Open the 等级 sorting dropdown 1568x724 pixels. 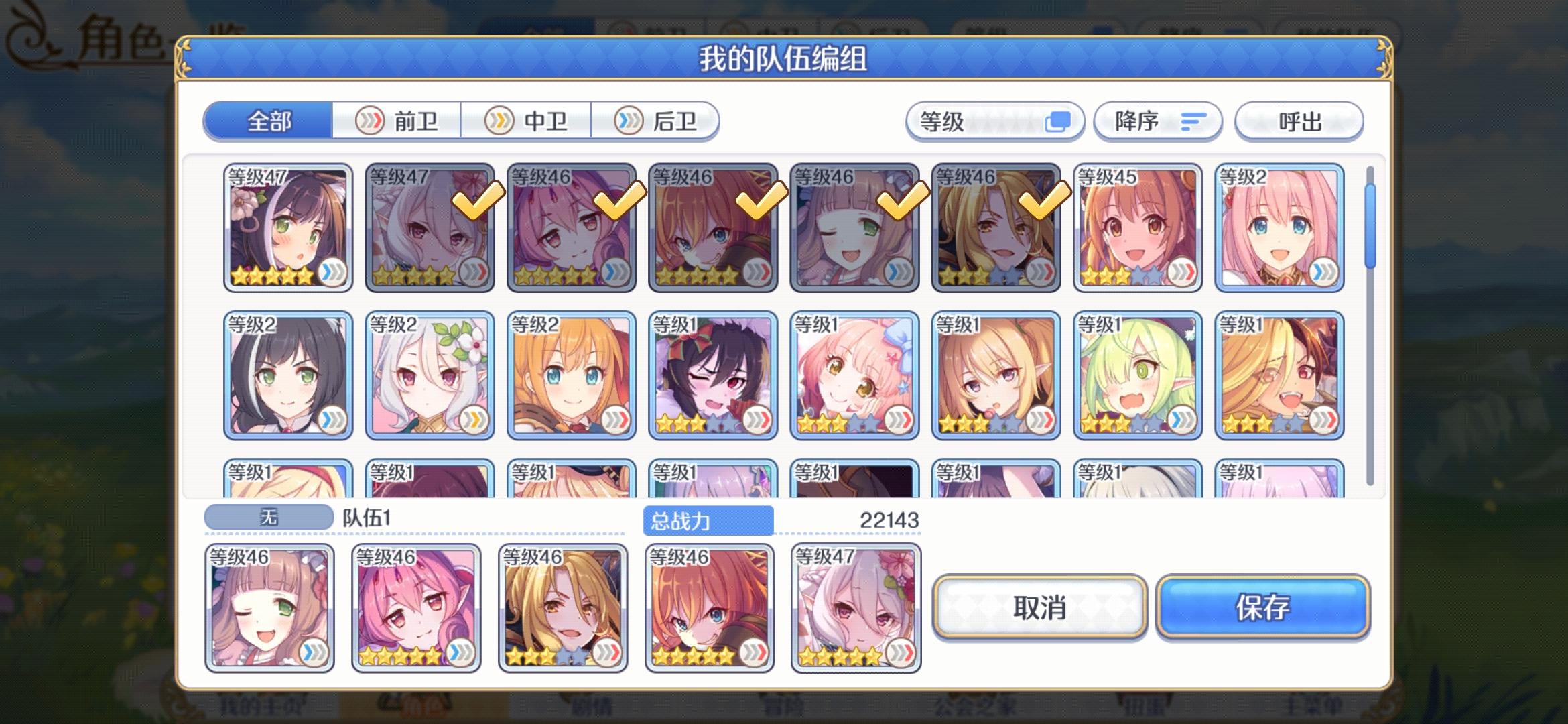click(x=994, y=121)
